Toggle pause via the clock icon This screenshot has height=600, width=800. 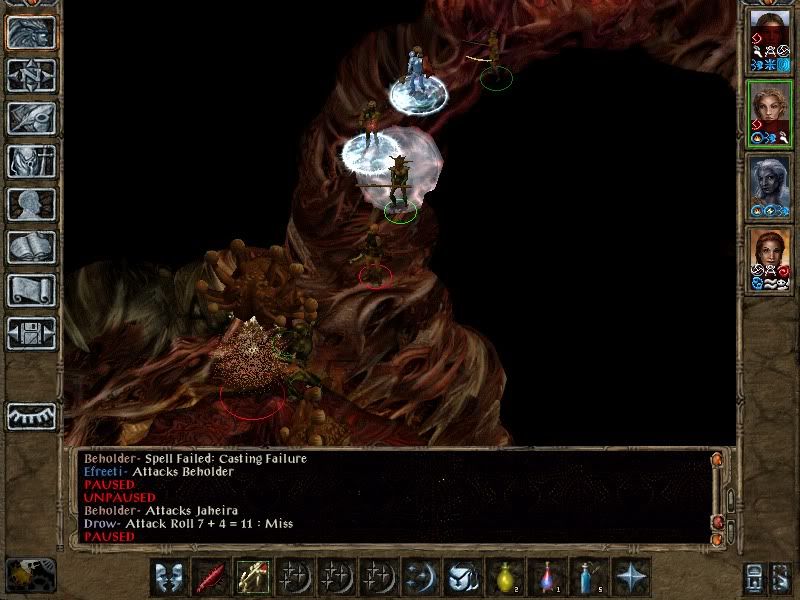click(x=28, y=577)
